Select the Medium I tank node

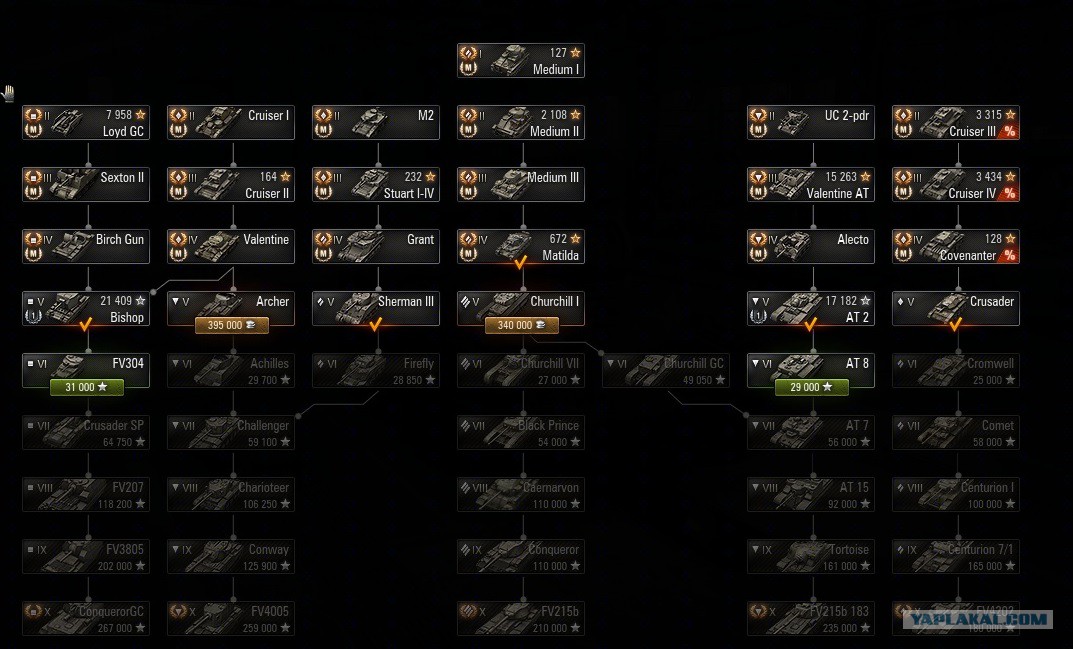(520, 61)
